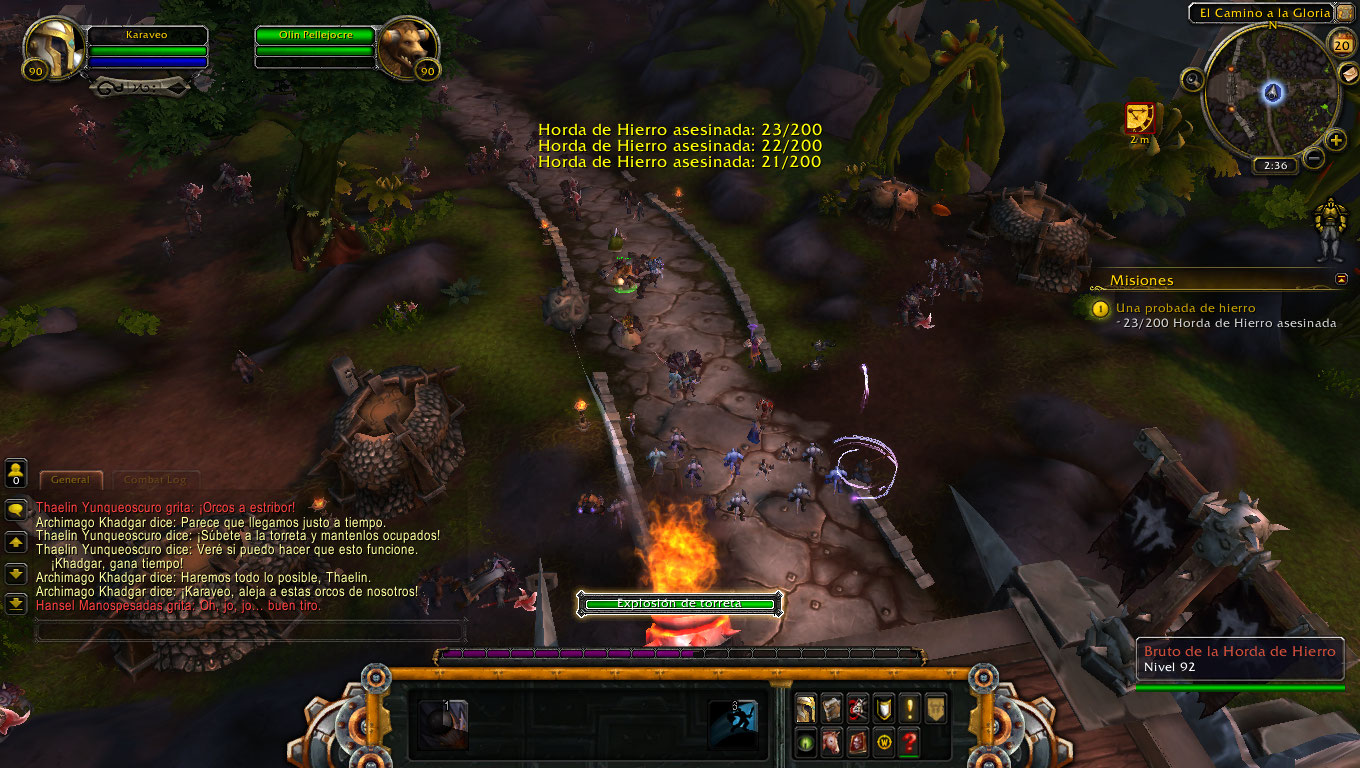
Task: Select Olin Pellejocre target portrait
Action: 405,48
